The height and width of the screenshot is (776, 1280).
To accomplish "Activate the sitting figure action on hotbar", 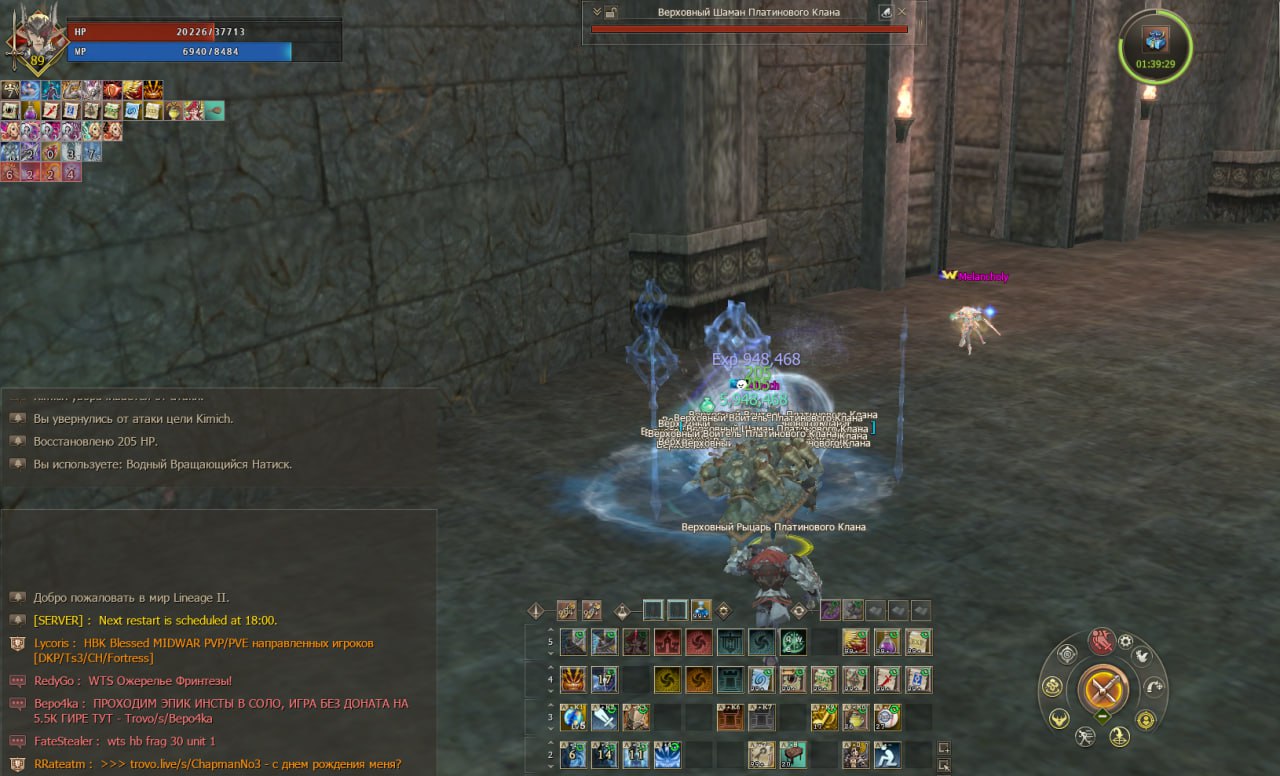I will tap(887, 755).
